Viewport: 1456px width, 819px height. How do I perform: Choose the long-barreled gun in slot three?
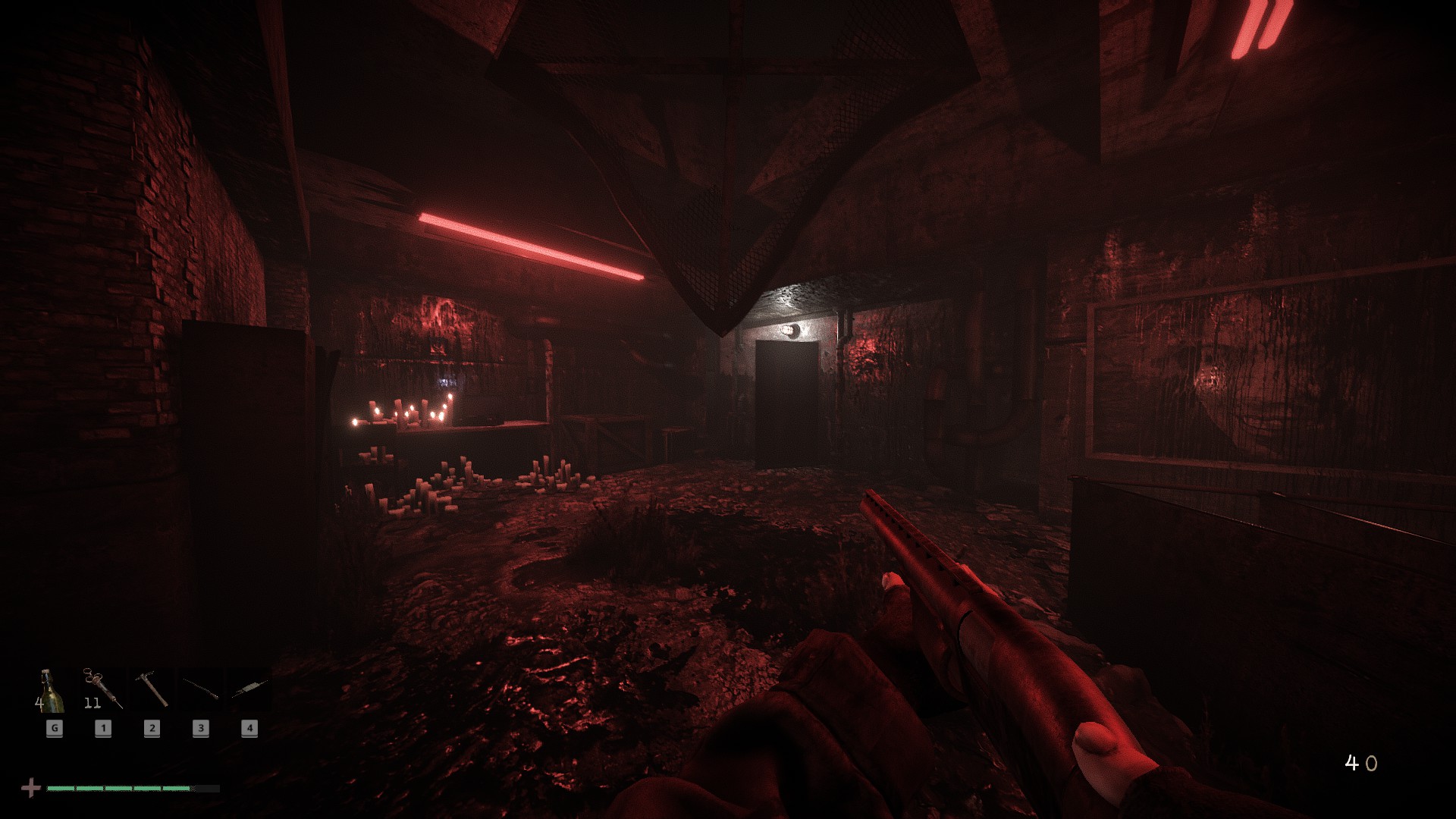(x=200, y=690)
